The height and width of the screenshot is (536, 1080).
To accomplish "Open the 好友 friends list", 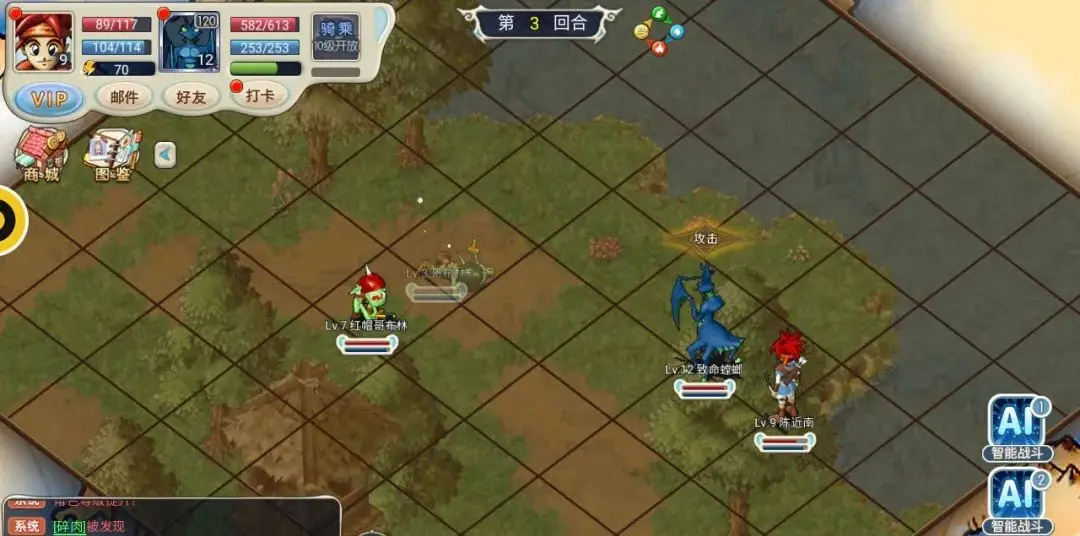I will click(x=190, y=97).
